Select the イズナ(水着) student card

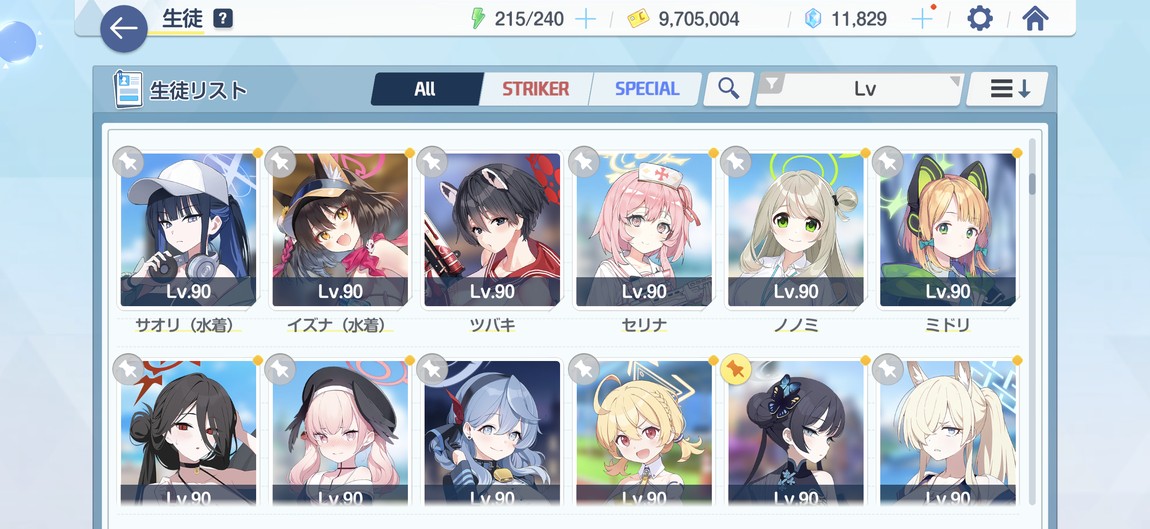[340, 232]
